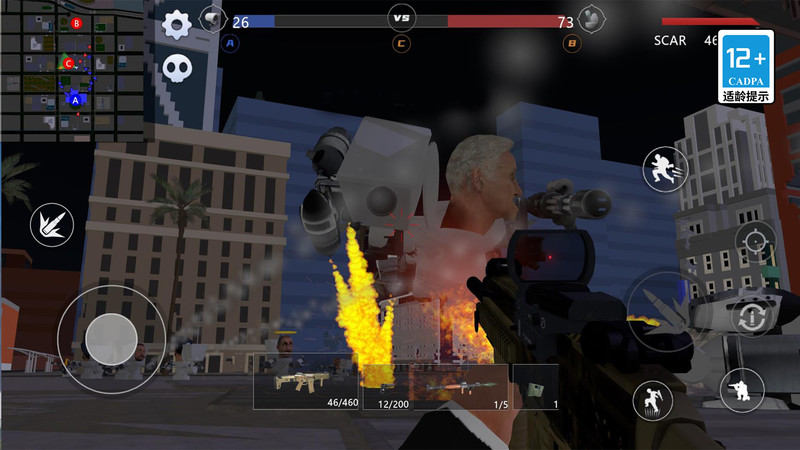Open the gear settings menu

click(177, 22)
